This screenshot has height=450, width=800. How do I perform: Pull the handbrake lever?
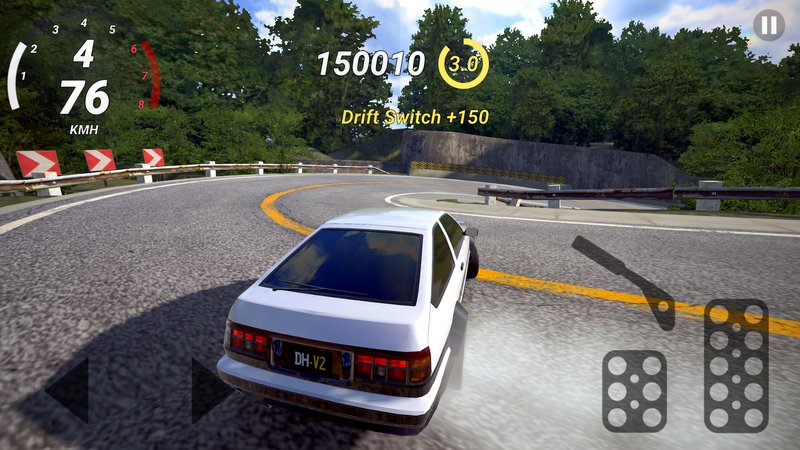tap(627, 280)
